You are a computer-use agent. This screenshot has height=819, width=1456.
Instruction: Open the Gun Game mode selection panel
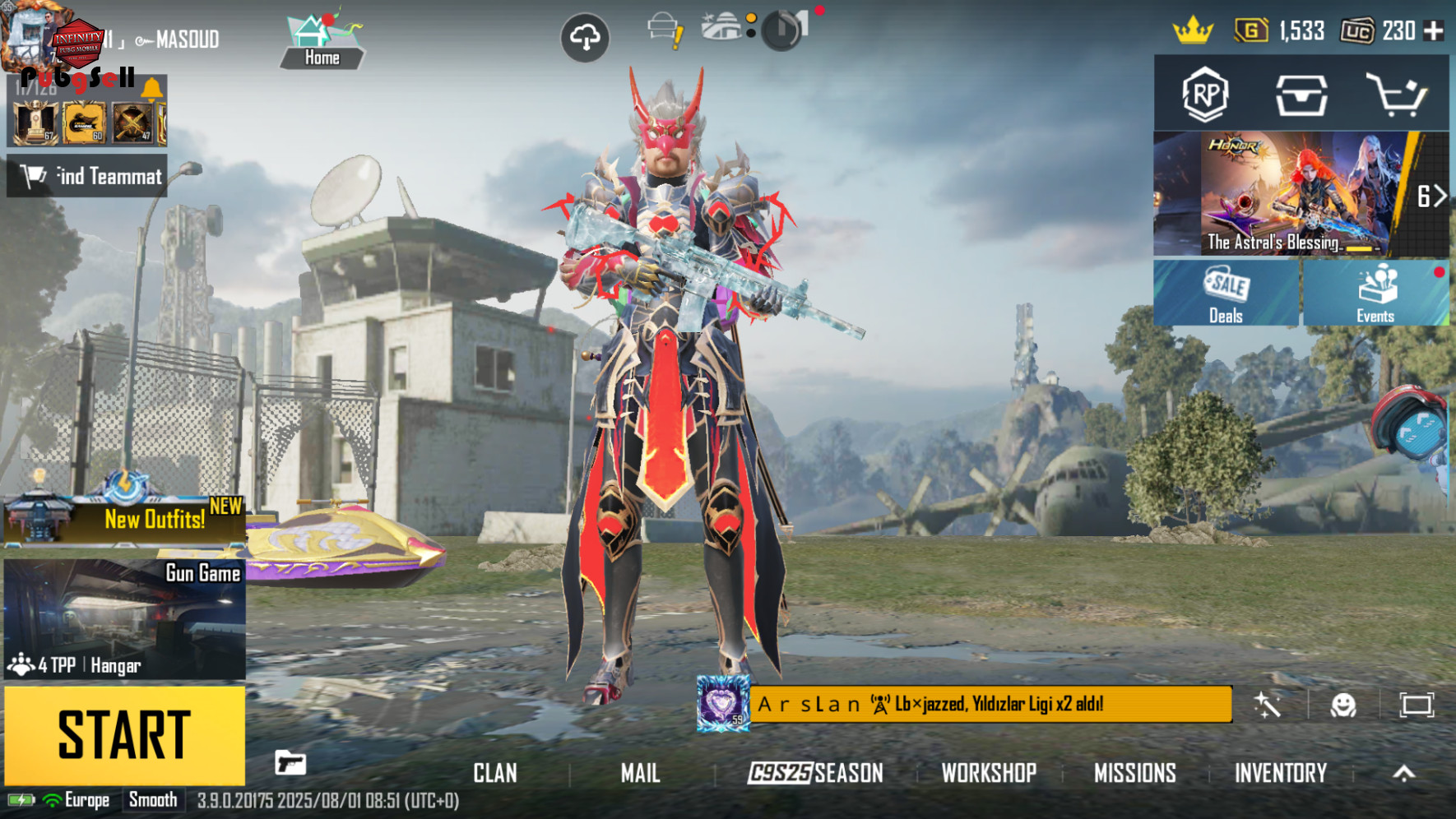coord(124,619)
